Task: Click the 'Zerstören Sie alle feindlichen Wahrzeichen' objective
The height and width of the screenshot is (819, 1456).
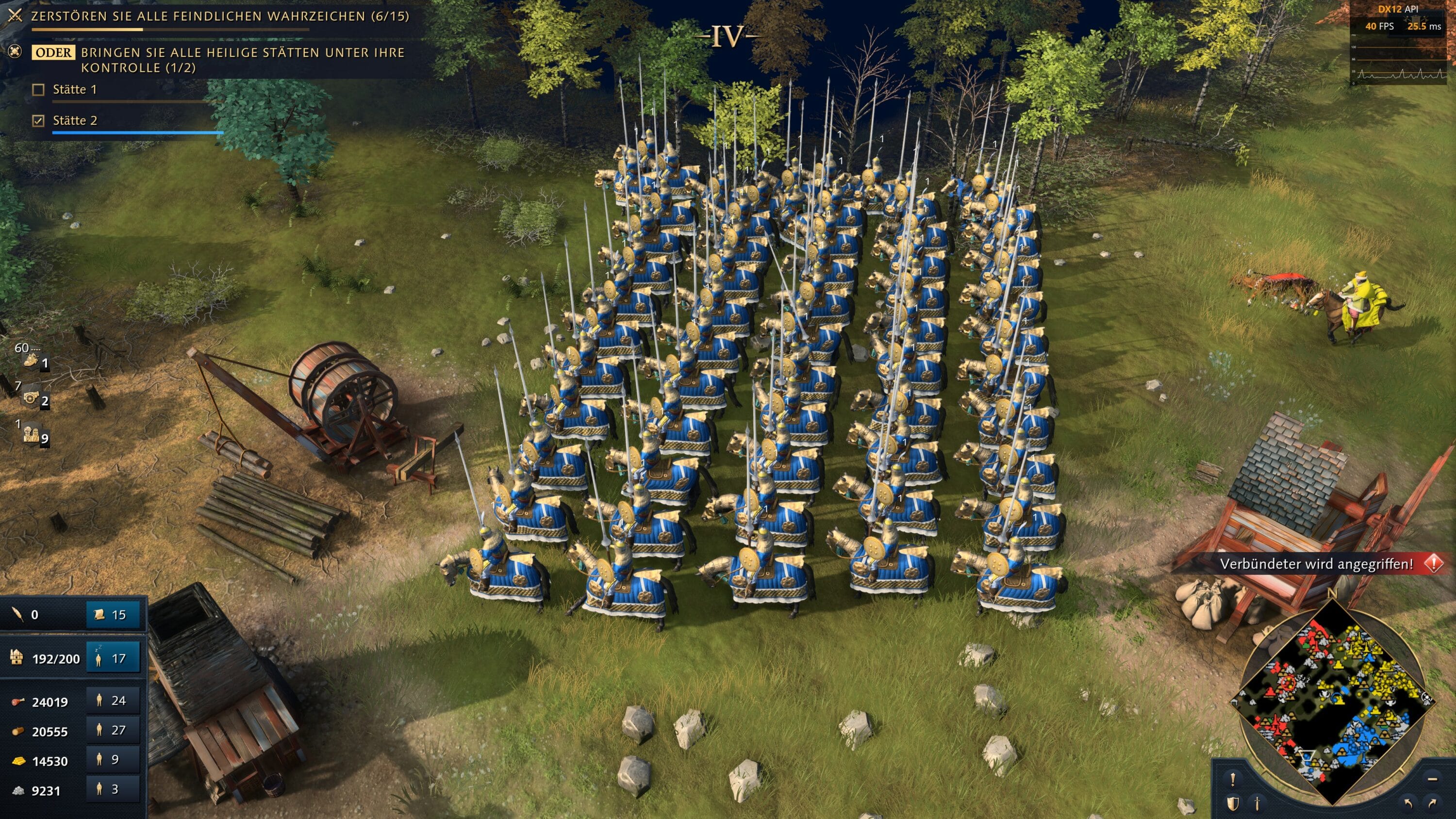Action: (219, 16)
